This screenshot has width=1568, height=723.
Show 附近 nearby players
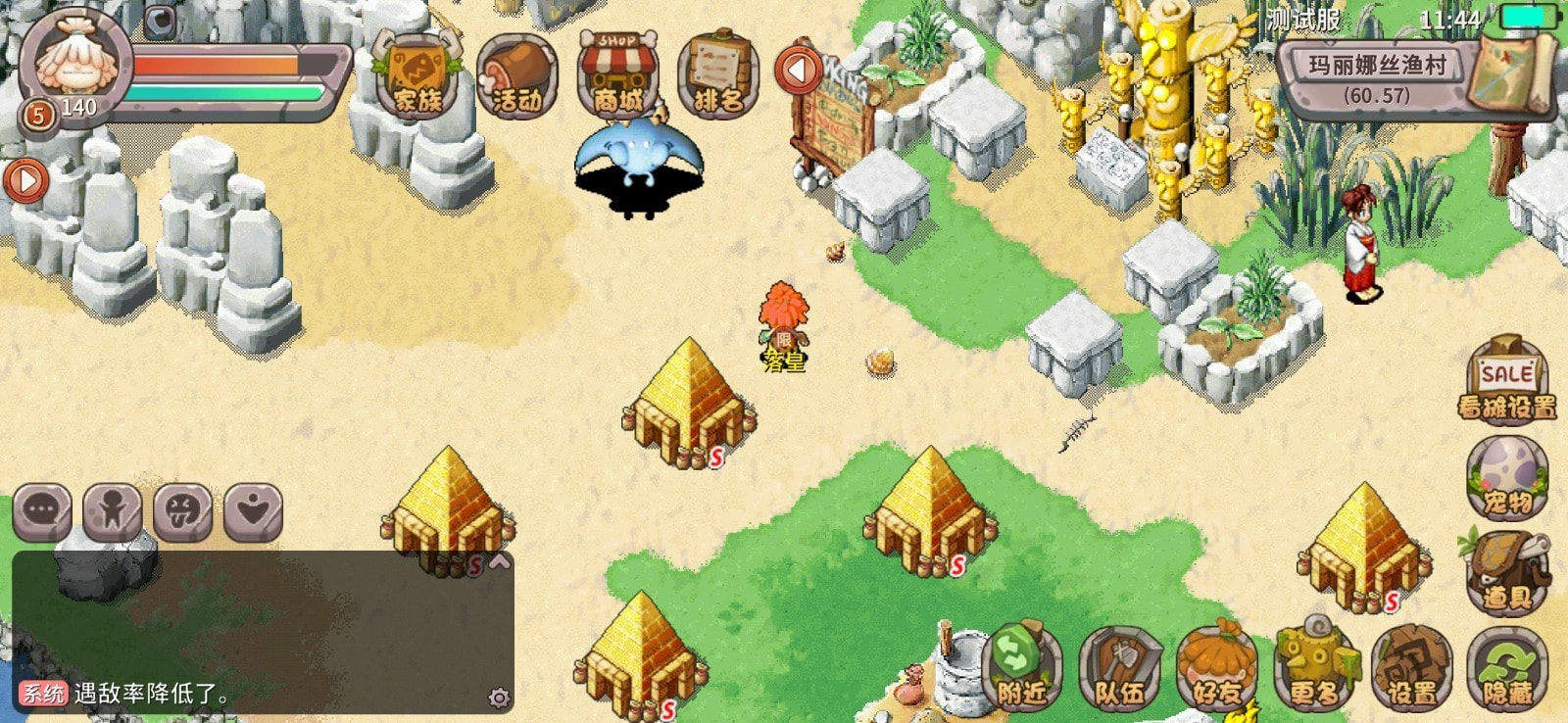pos(1021,668)
